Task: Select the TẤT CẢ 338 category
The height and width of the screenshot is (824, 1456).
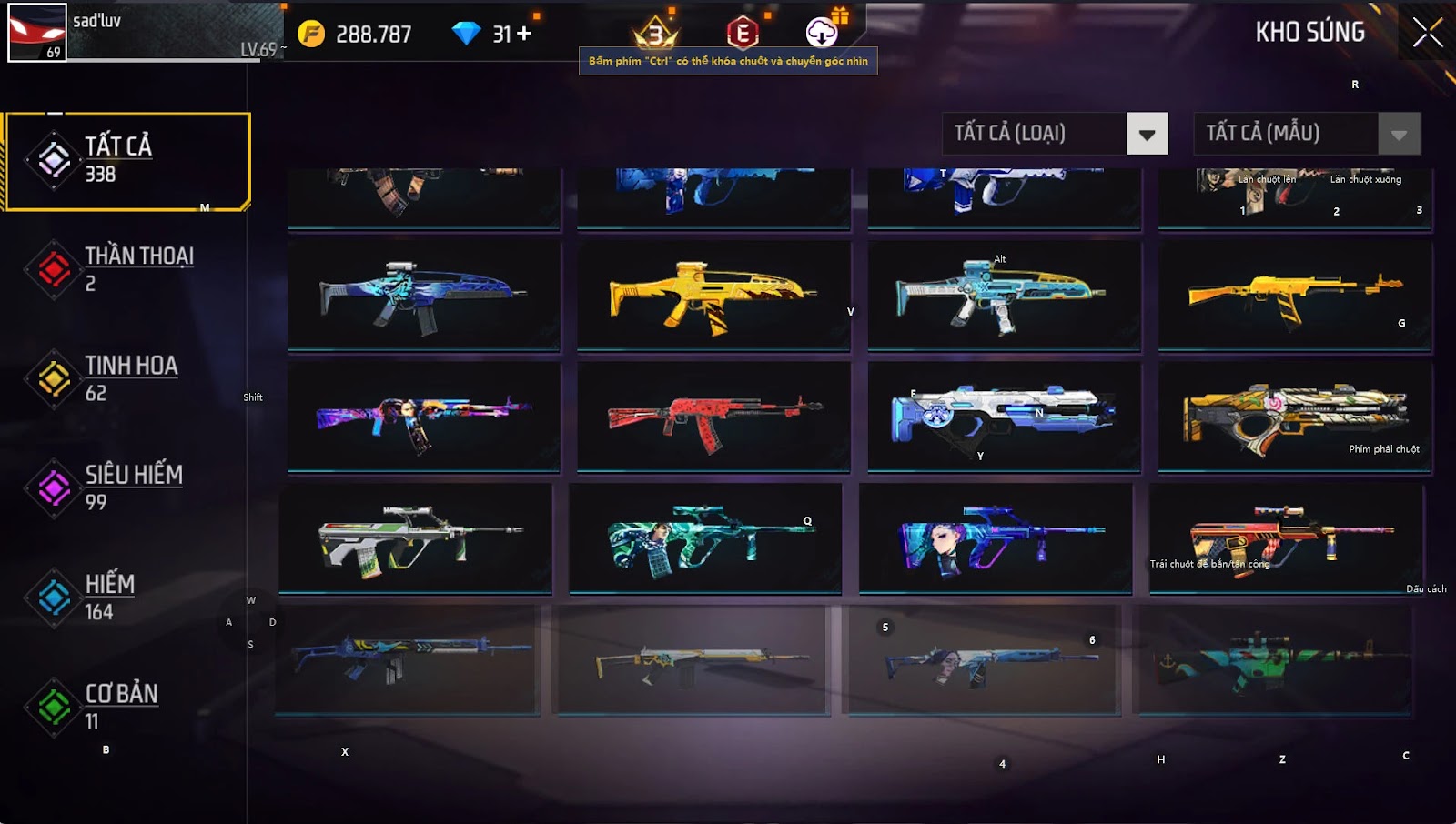Action: coord(127,160)
